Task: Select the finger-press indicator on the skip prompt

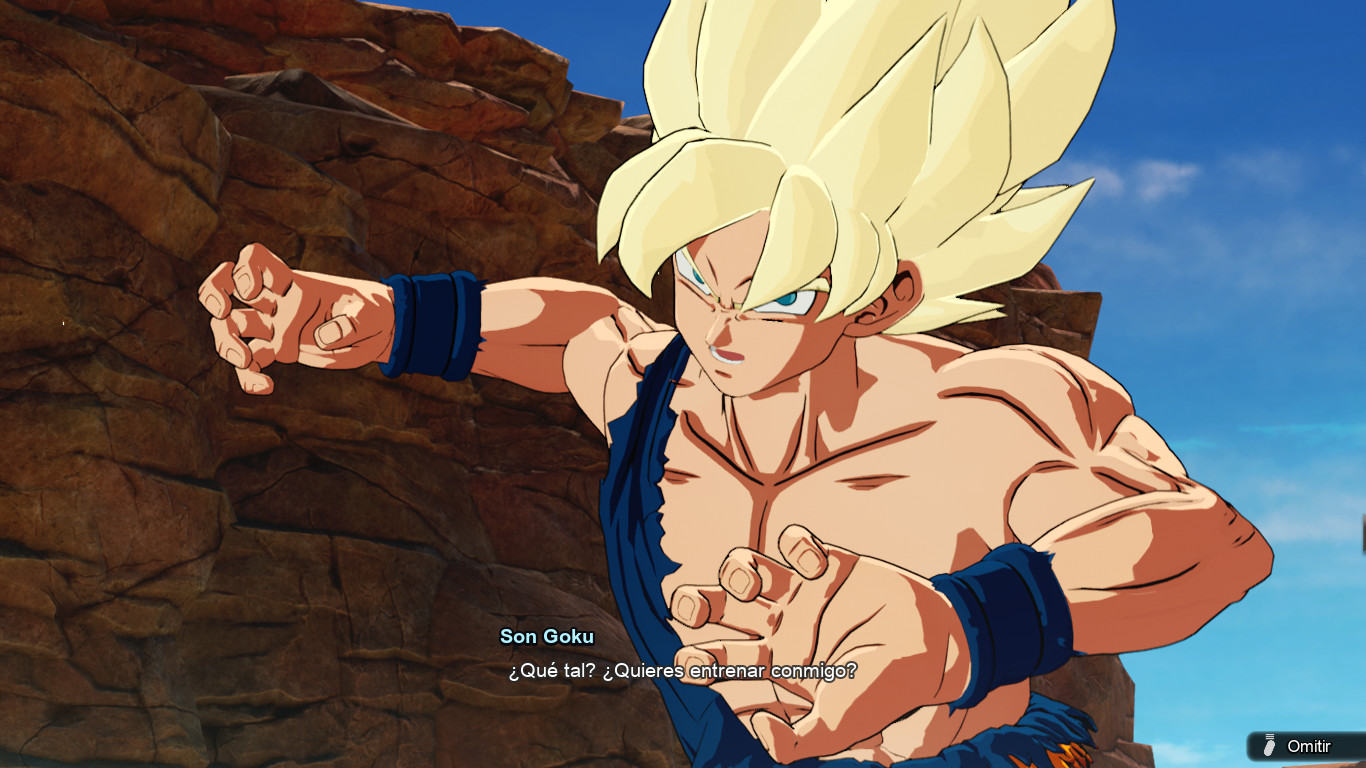Action: tap(1269, 747)
